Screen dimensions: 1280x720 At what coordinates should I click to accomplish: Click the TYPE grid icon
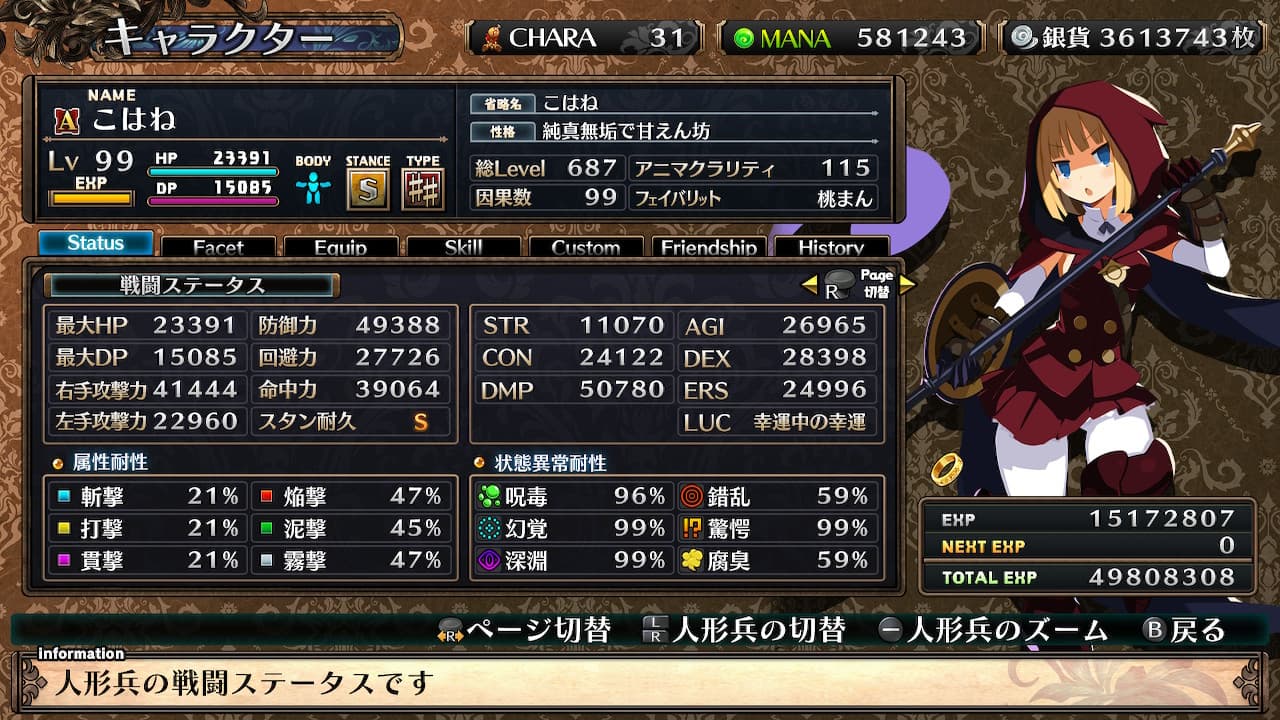[423, 189]
